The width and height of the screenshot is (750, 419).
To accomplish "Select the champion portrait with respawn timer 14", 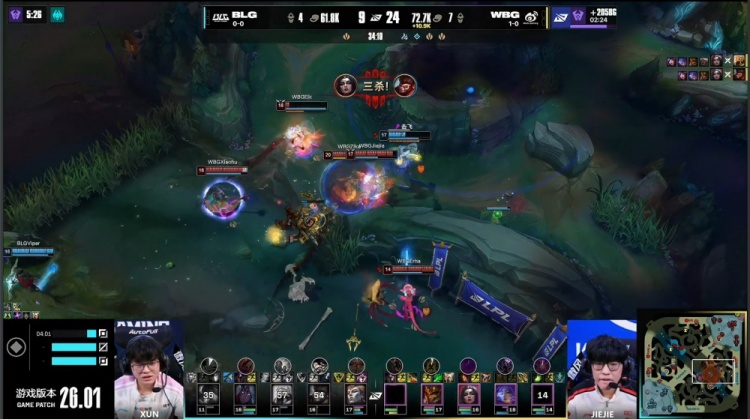I will pyautogui.click(x=541, y=396).
